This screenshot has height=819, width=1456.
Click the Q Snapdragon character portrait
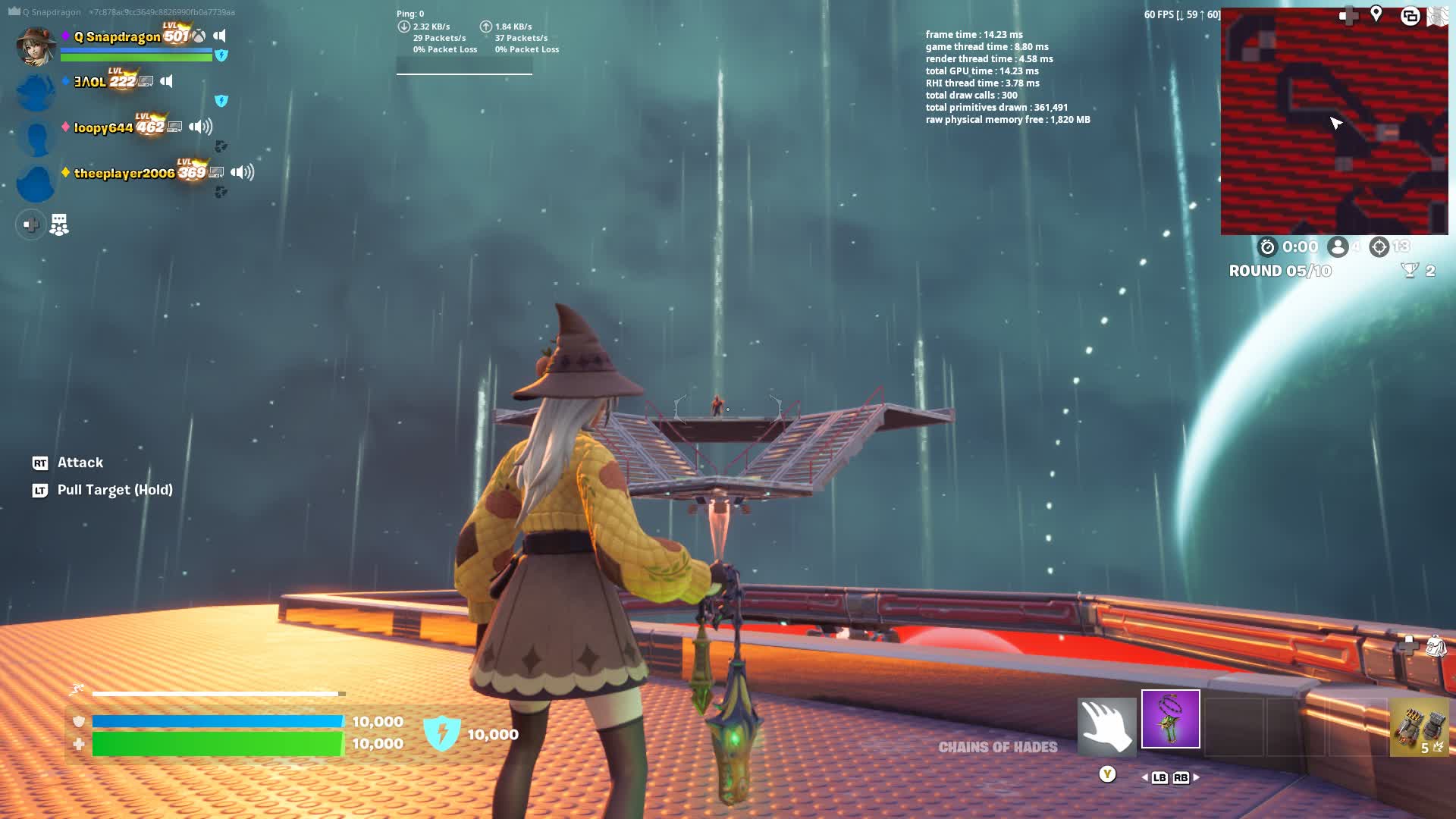(x=36, y=45)
